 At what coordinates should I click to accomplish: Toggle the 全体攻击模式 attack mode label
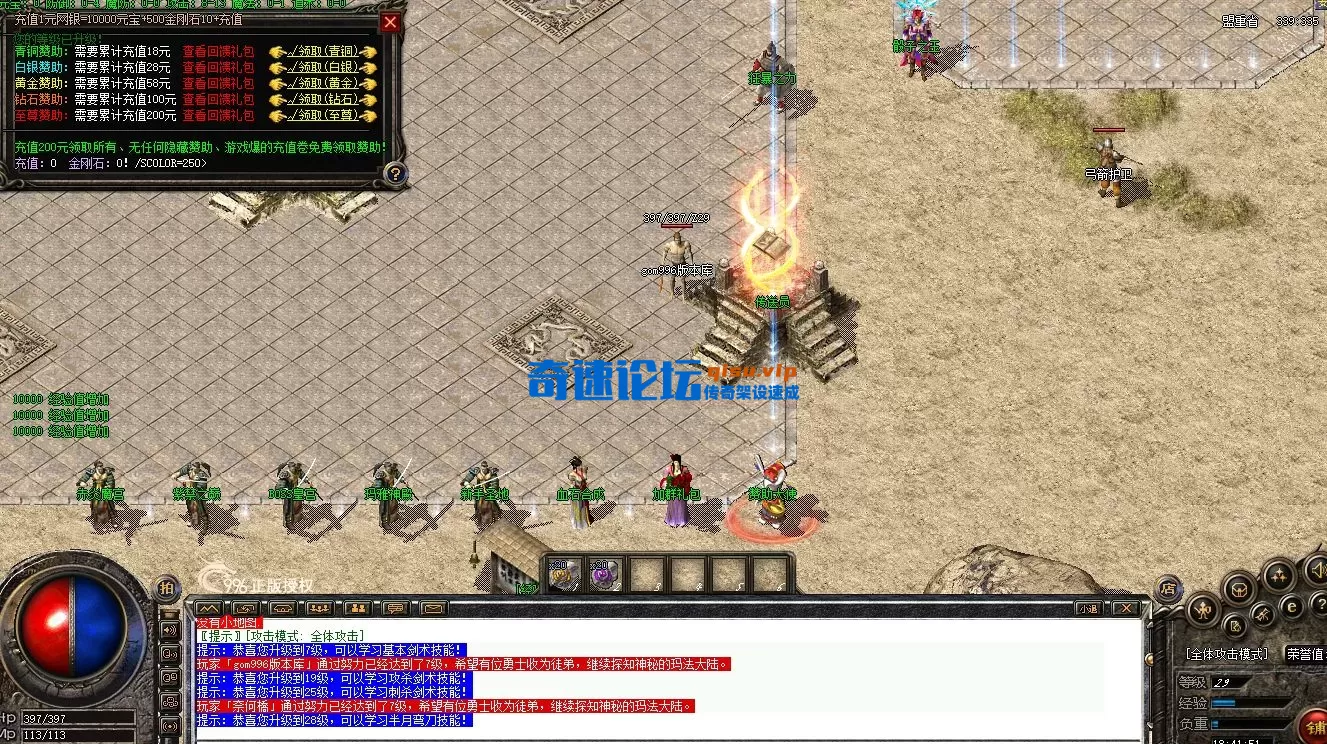pos(1228,654)
